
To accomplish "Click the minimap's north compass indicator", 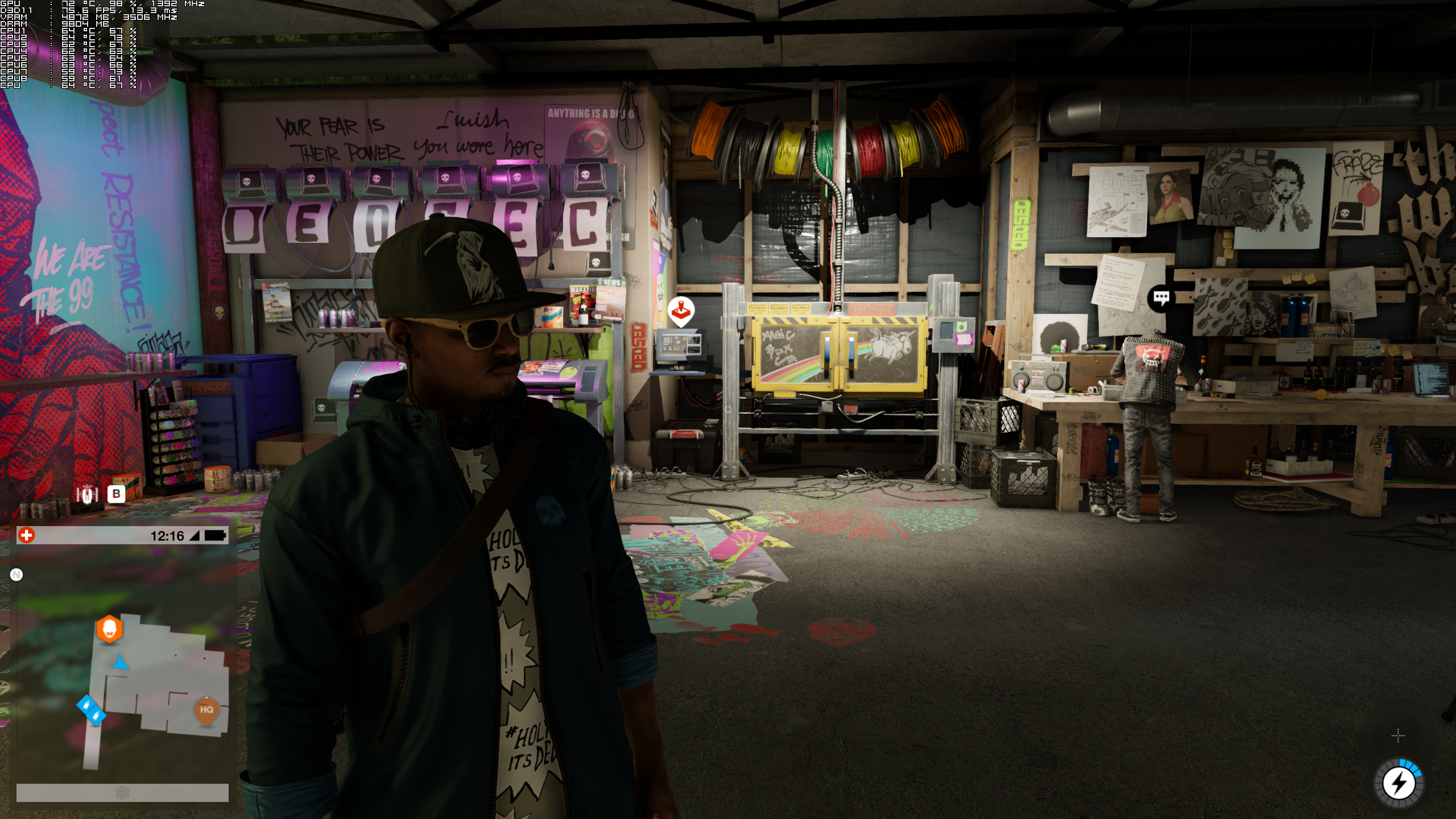I will coord(16,575).
